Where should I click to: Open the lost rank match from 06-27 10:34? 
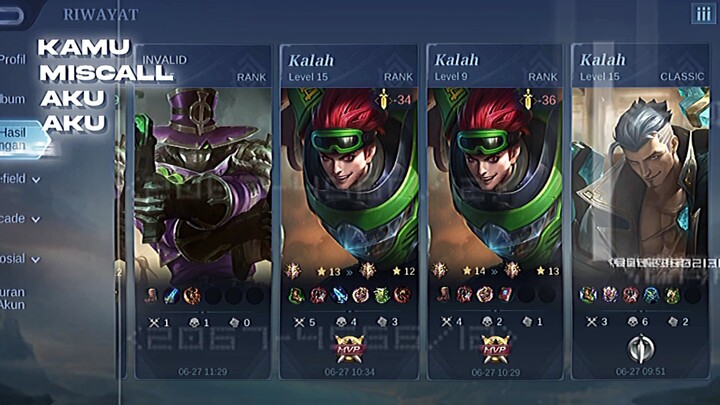click(347, 210)
